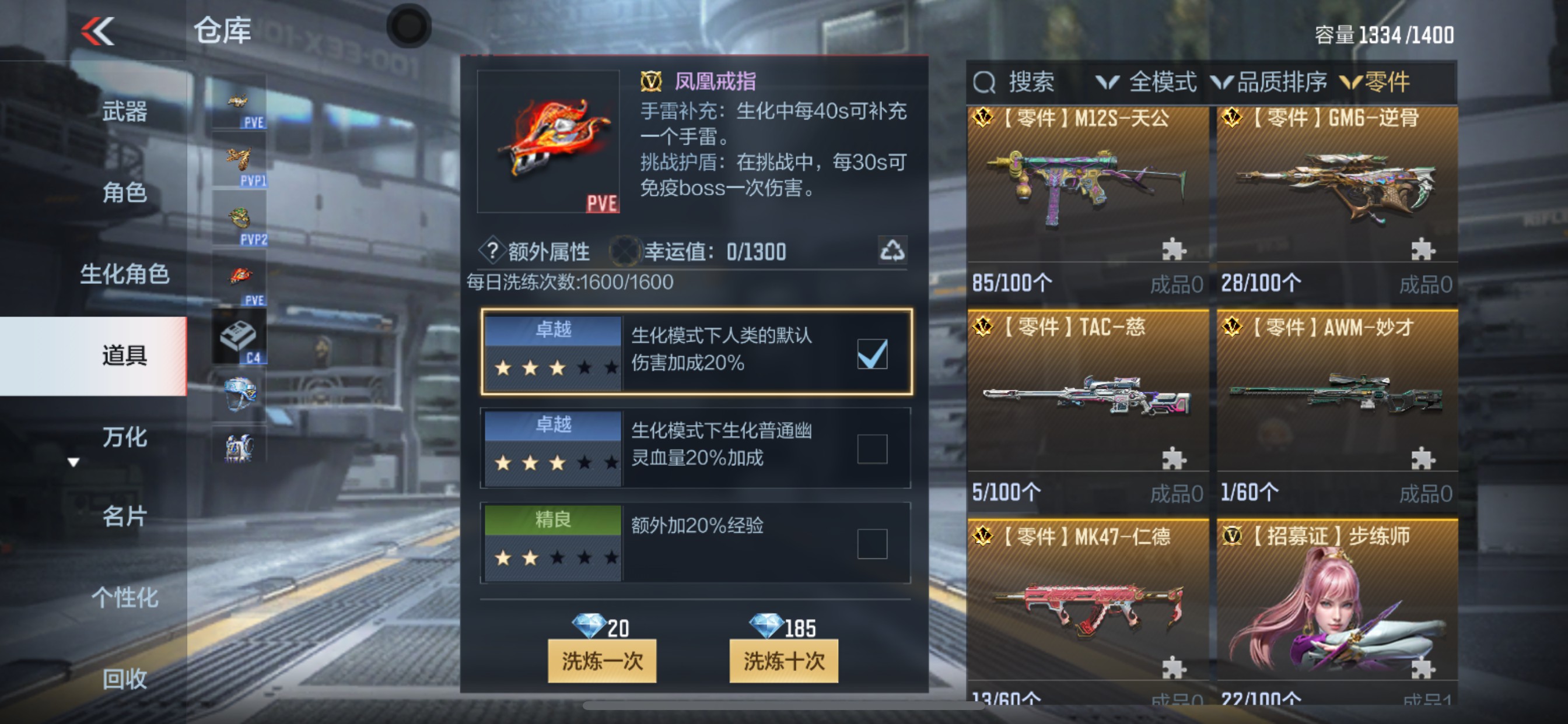Open the 全模式 filter dropdown
Image resolution: width=1568 pixels, height=724 pixels.
click(x=1163, y=82)
